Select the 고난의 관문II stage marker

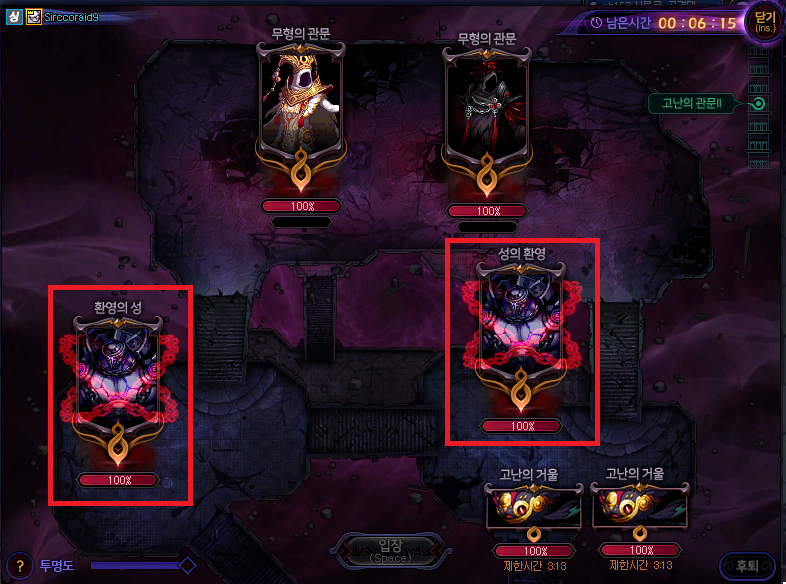[x=759, y=103]
